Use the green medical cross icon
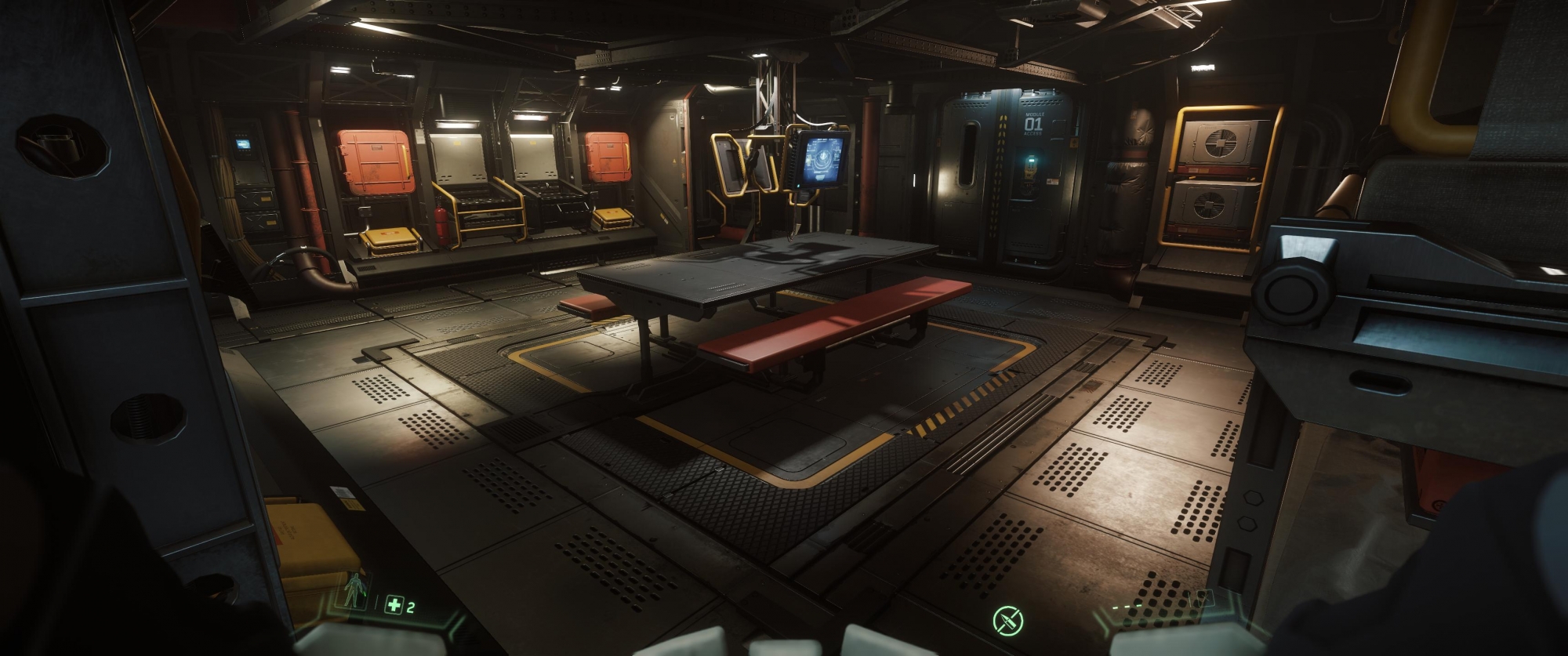 click(394, 604)
